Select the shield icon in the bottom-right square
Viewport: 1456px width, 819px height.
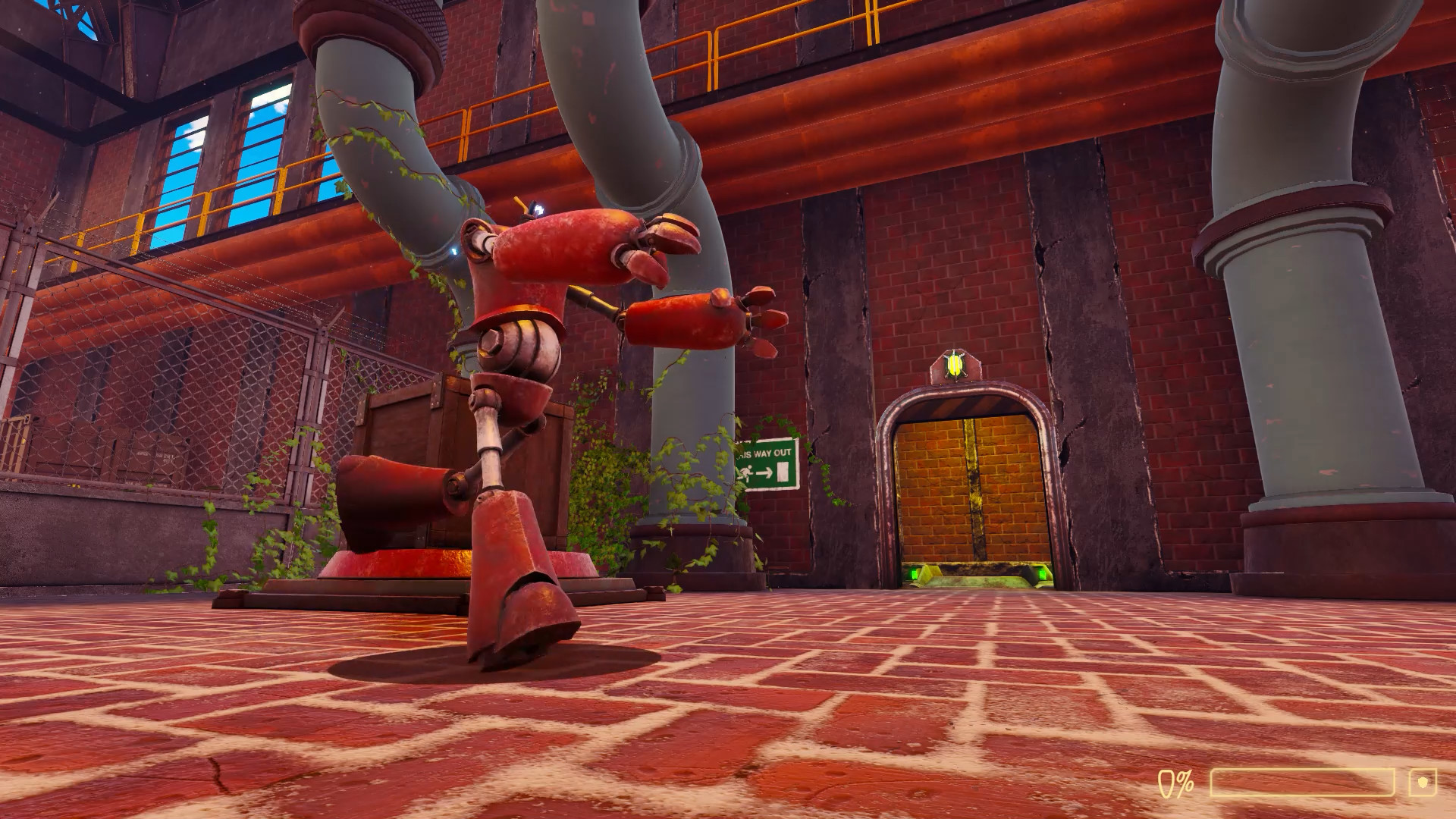[1423, 781]
